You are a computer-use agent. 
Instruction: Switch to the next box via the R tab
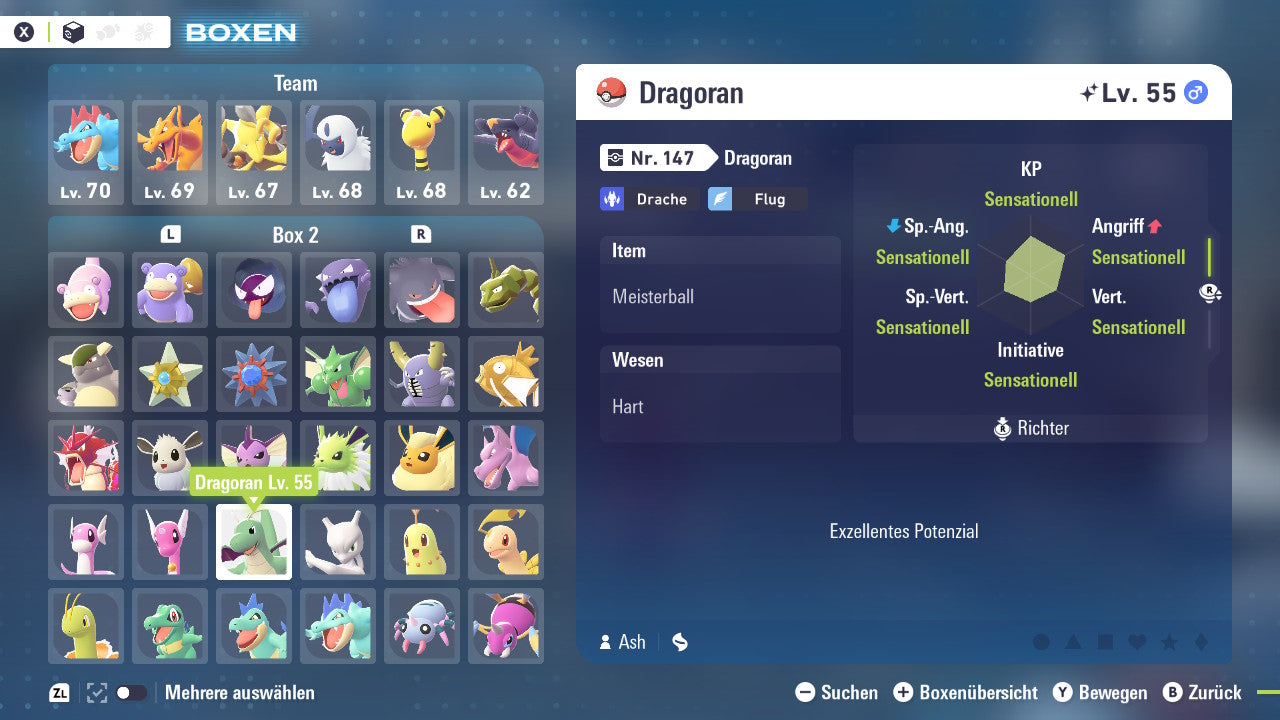click(420, 235)
